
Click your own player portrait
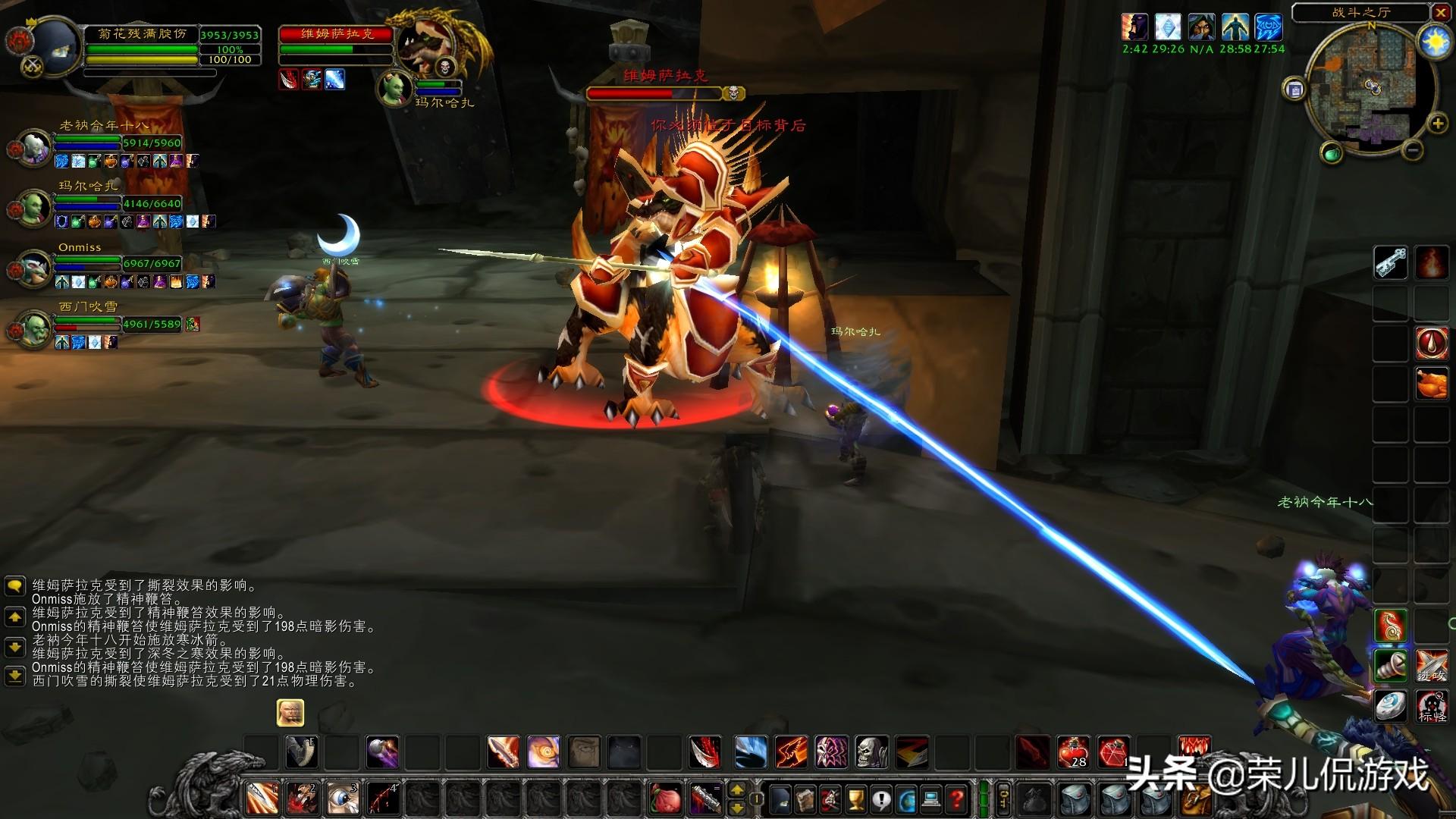point(52,44)
